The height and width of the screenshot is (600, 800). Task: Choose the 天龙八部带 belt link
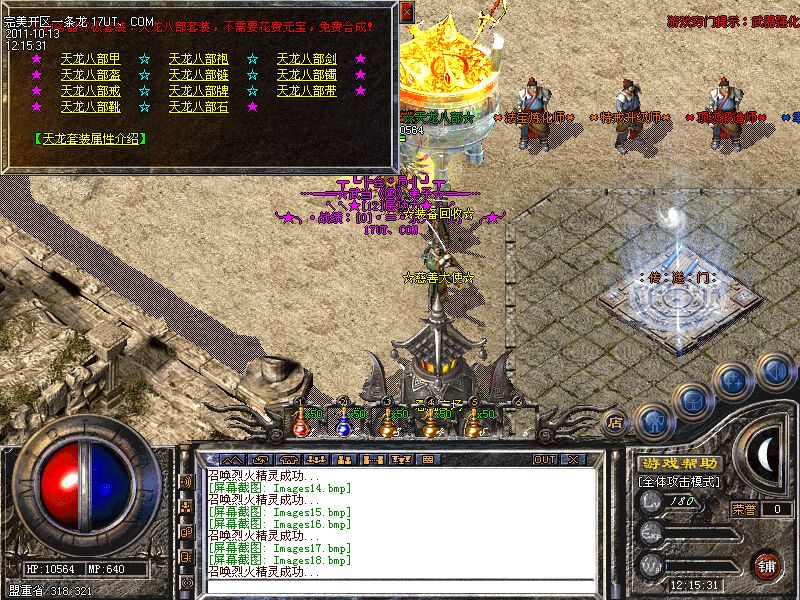click(x=306, y=91)
